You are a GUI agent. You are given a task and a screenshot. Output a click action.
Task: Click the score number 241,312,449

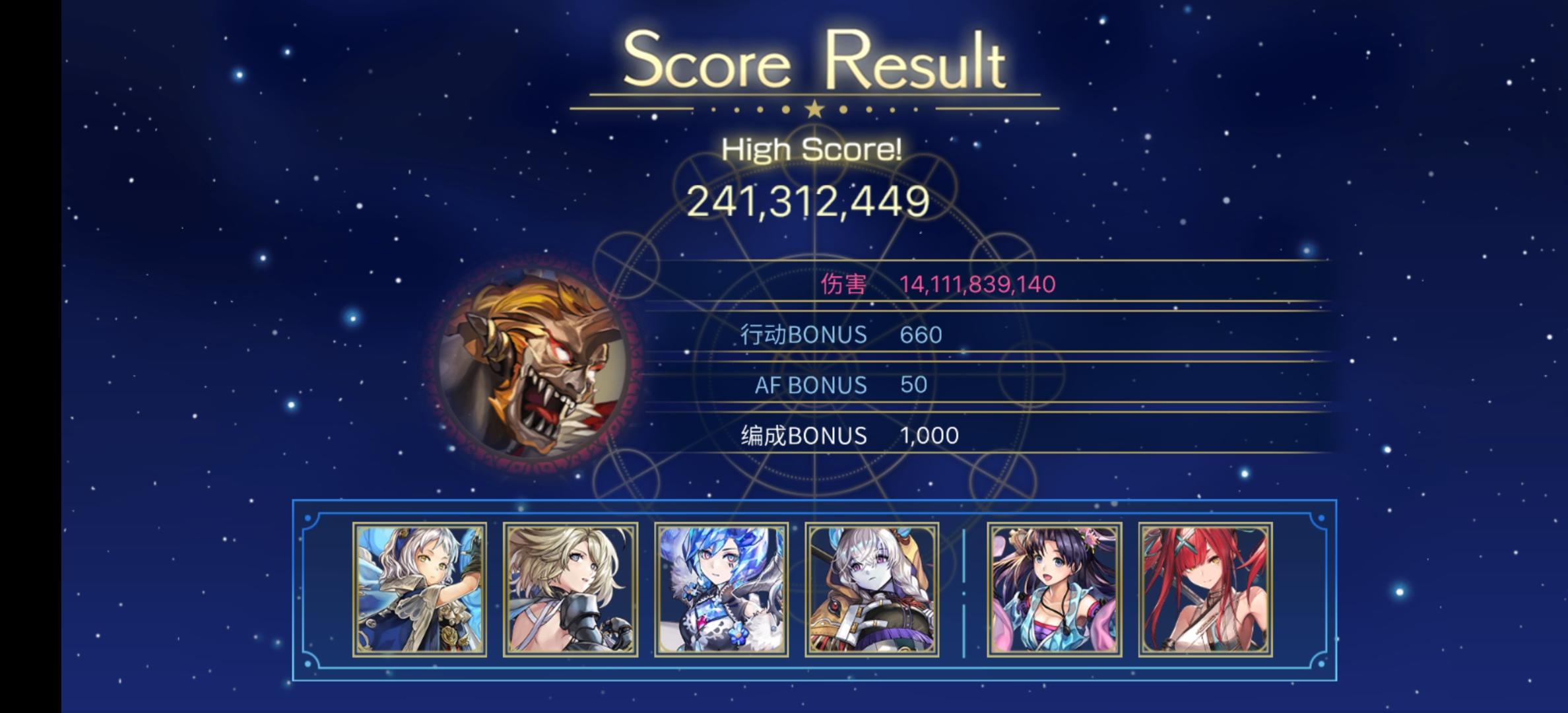click(x=813, y=201)
